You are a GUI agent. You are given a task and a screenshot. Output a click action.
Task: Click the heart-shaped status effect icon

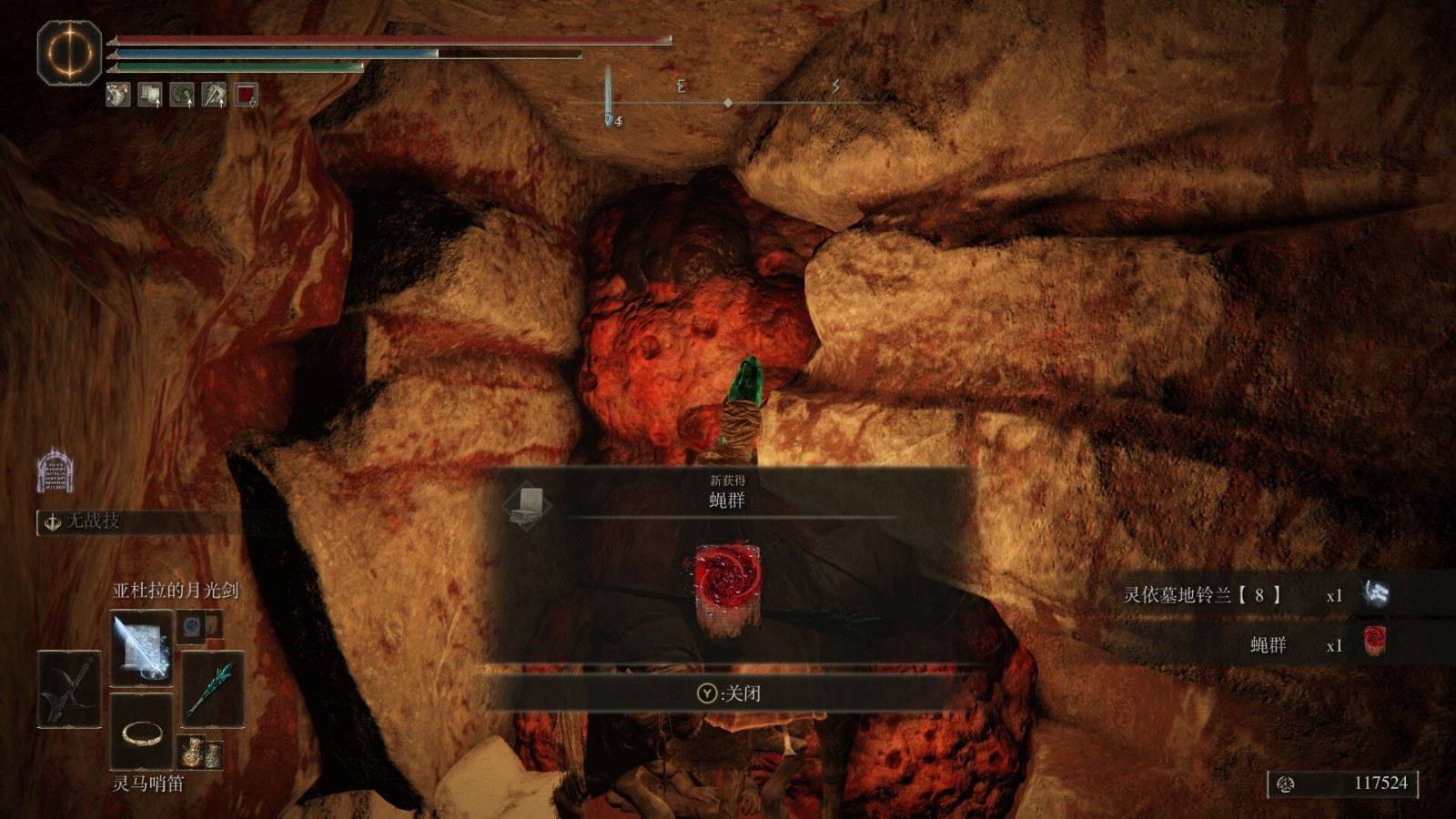coord(118,94)
